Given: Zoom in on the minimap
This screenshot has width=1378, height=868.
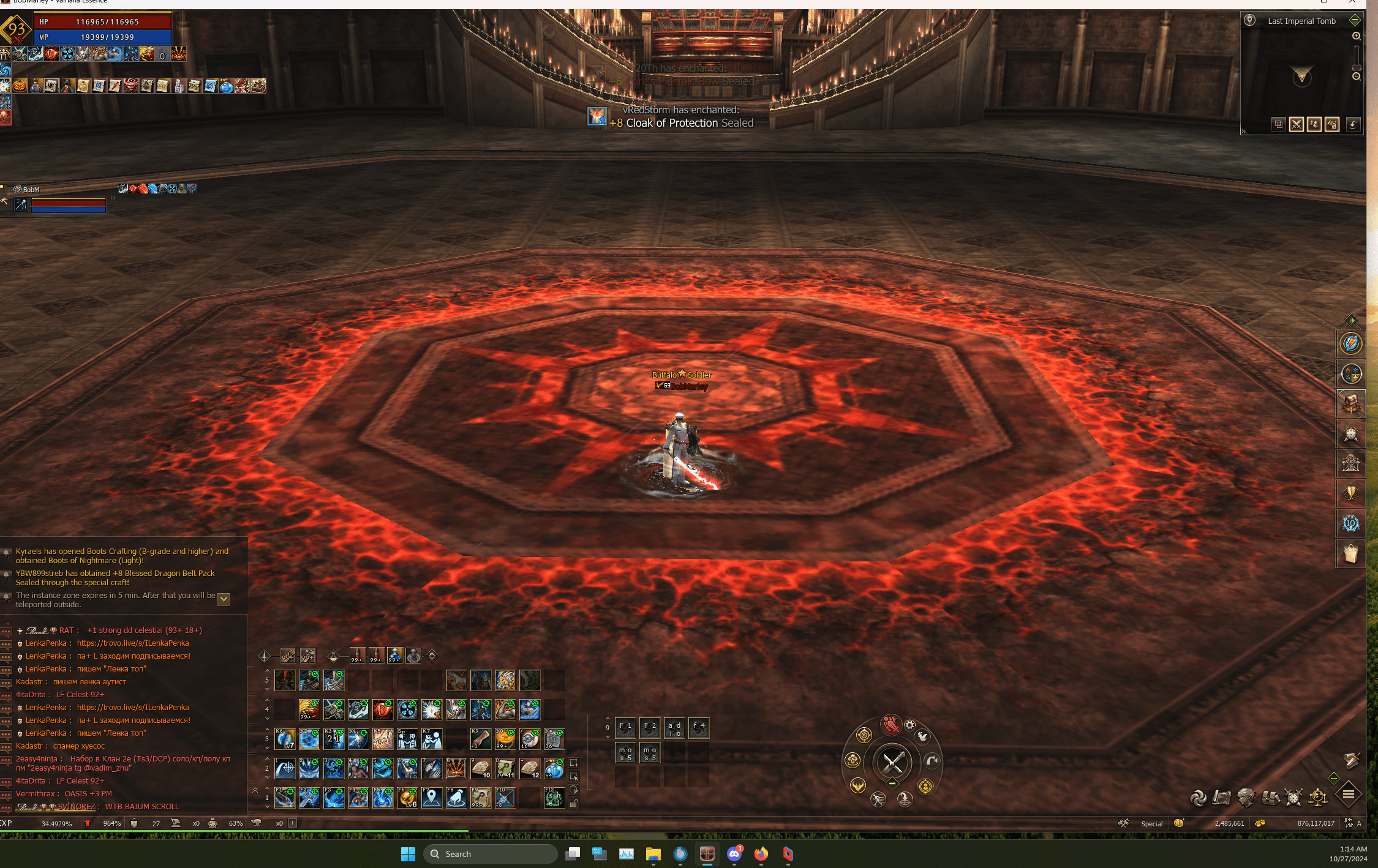Looking at the screenshot, I should click(1356, 36).
